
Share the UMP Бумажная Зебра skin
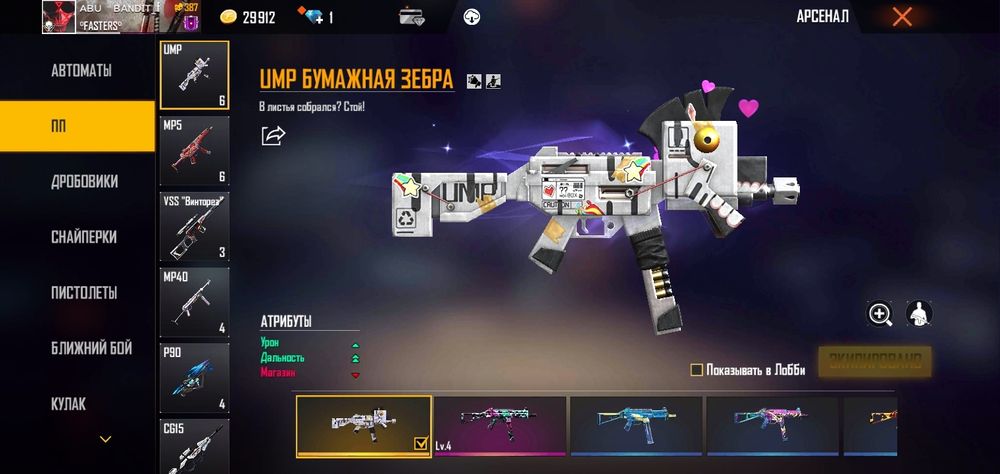click(273, 135)
